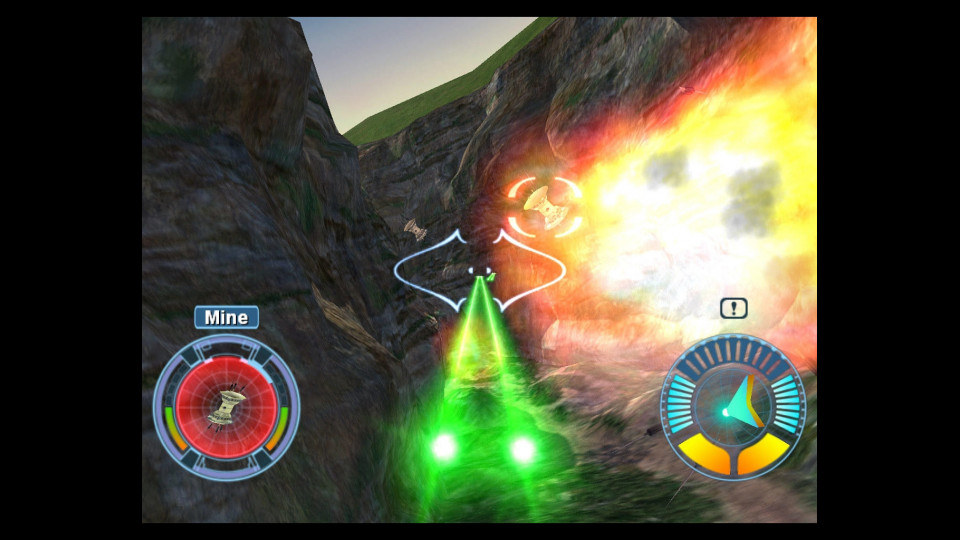Select the red target scanner display
The image size is (960, 540).
pos(226,406)
